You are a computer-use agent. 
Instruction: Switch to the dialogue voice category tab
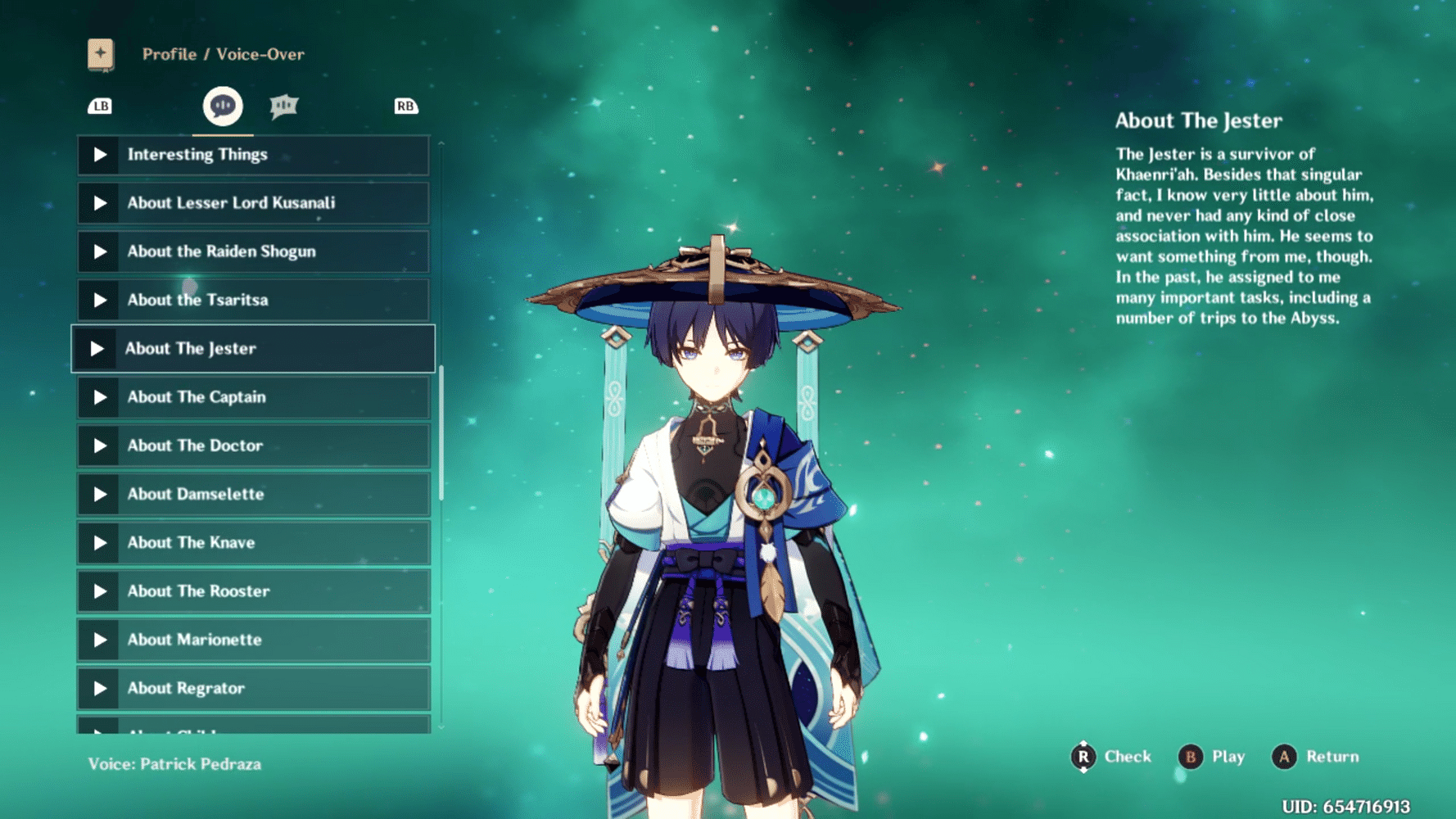pos(283,105)
